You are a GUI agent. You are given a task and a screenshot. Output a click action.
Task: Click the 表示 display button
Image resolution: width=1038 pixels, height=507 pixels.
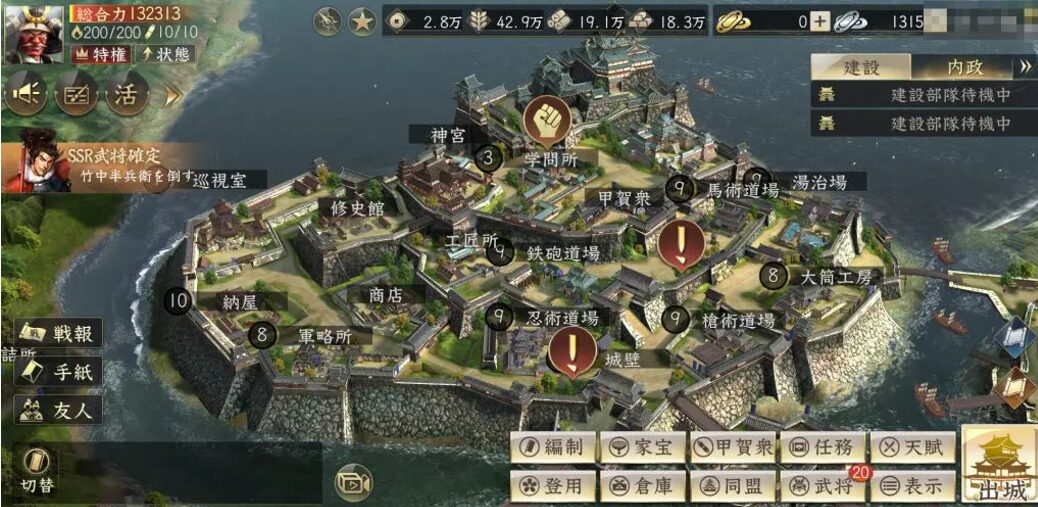pyautogui.click(x=912, y=486)
